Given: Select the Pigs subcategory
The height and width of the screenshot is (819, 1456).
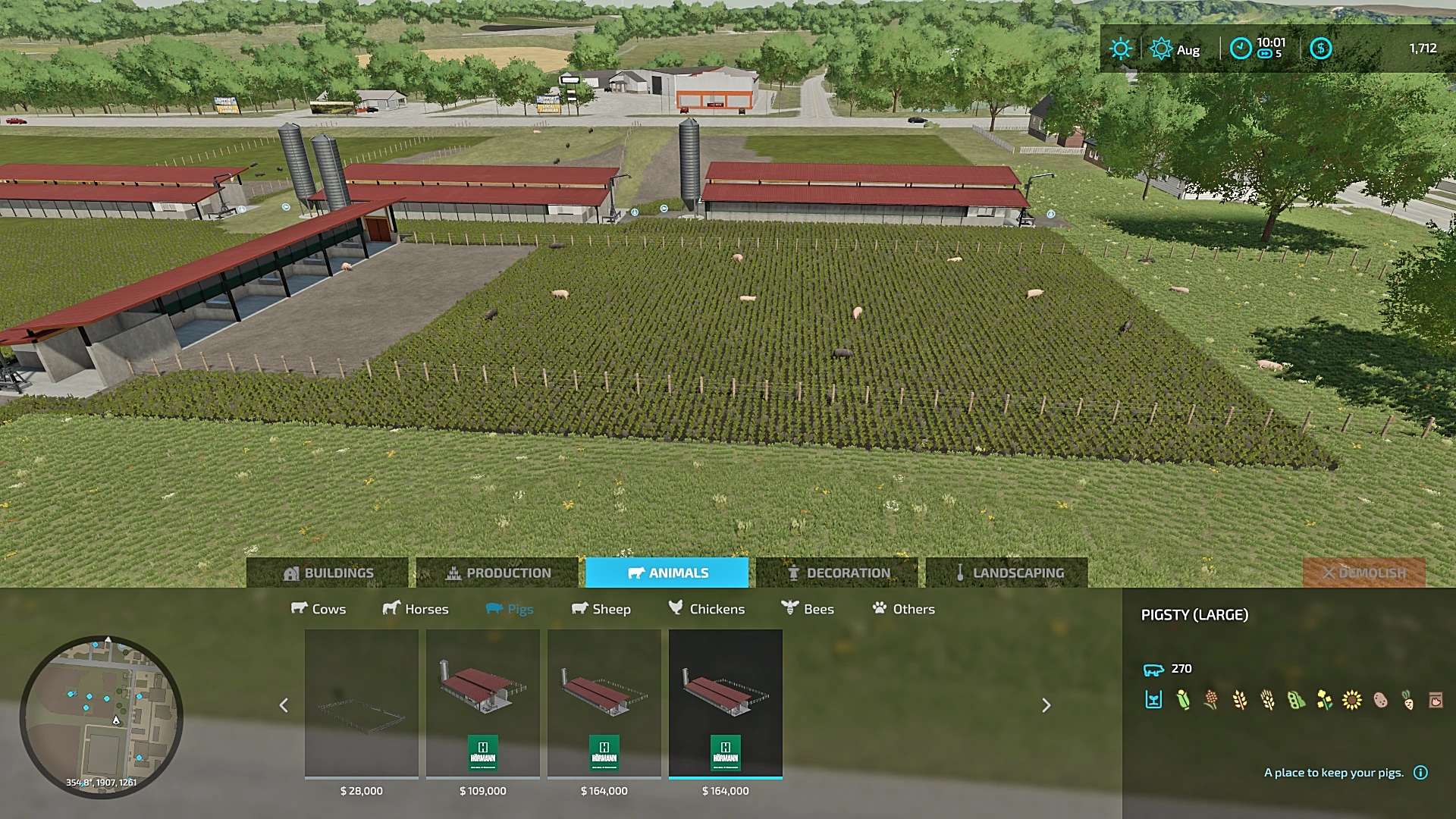Looking at the screenshot, I should coord(510,609).
